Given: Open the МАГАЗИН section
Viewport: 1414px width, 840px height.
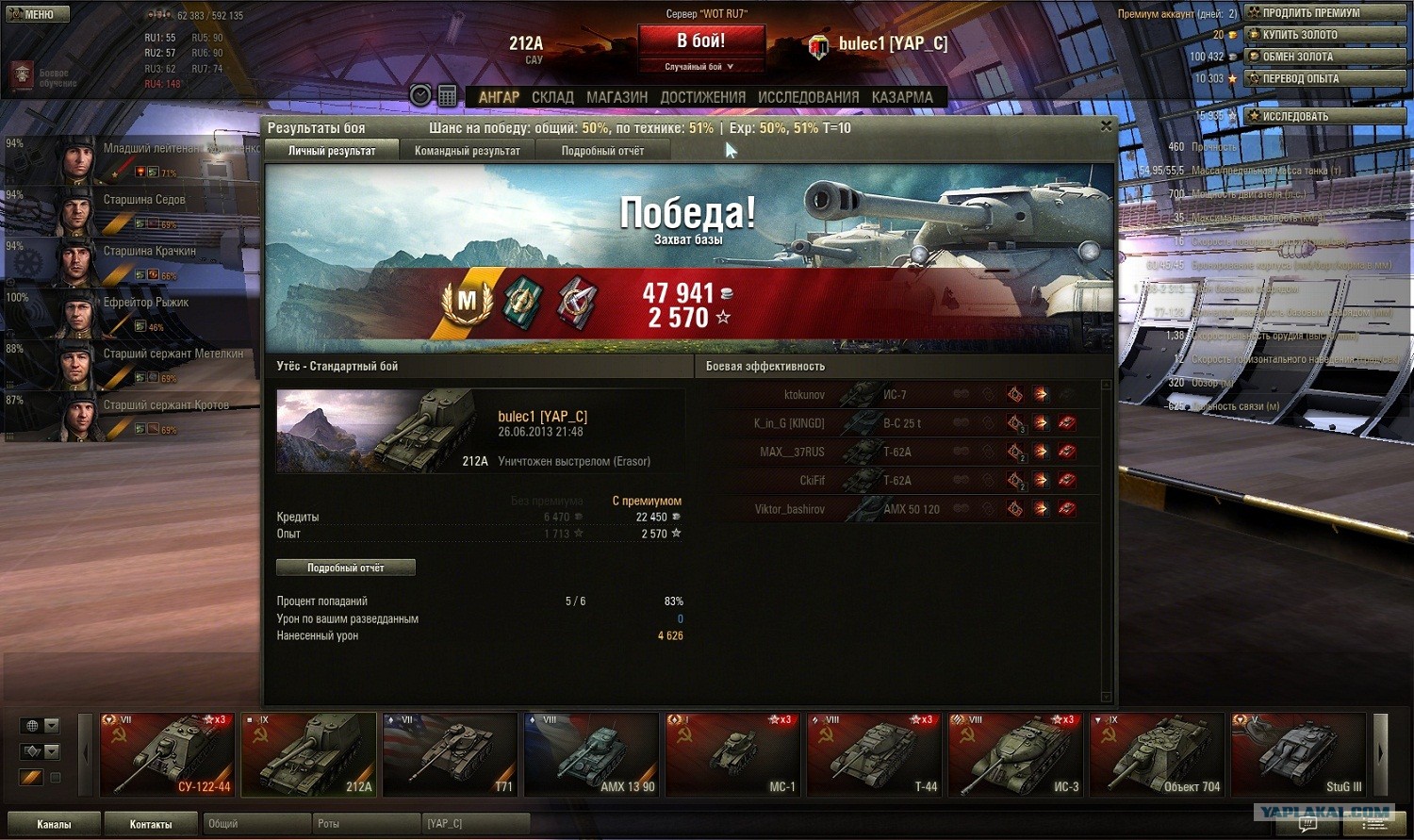Looking at the screenshot, I should pos(617,97).
